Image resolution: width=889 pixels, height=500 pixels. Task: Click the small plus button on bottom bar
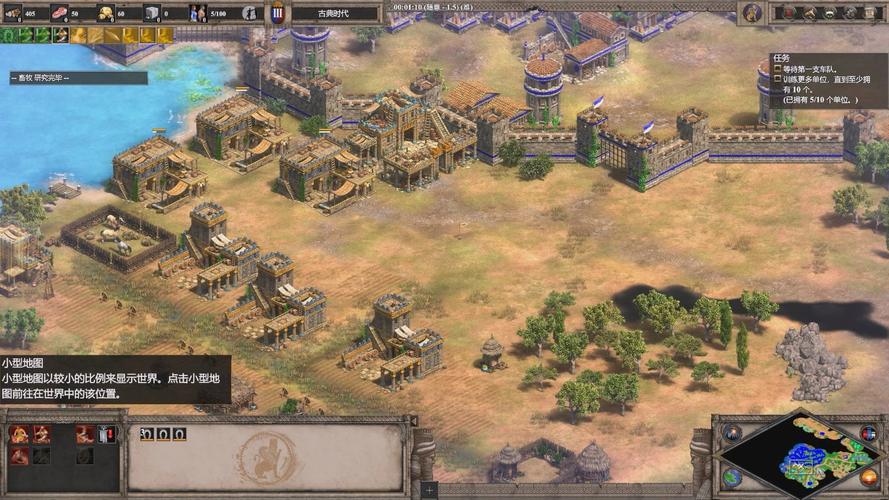coord(429,490)
